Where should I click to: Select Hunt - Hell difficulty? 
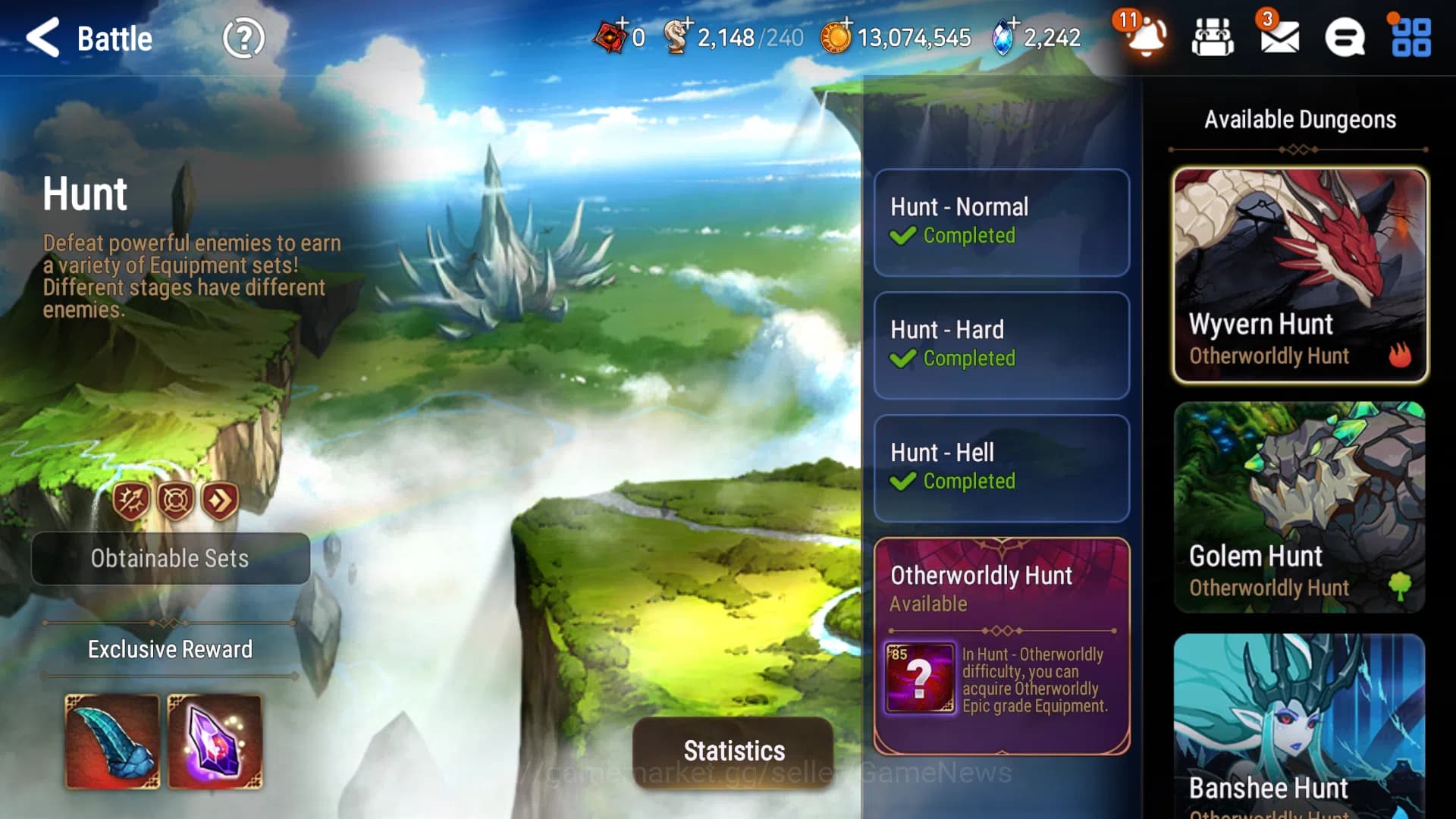[1001, 468]
